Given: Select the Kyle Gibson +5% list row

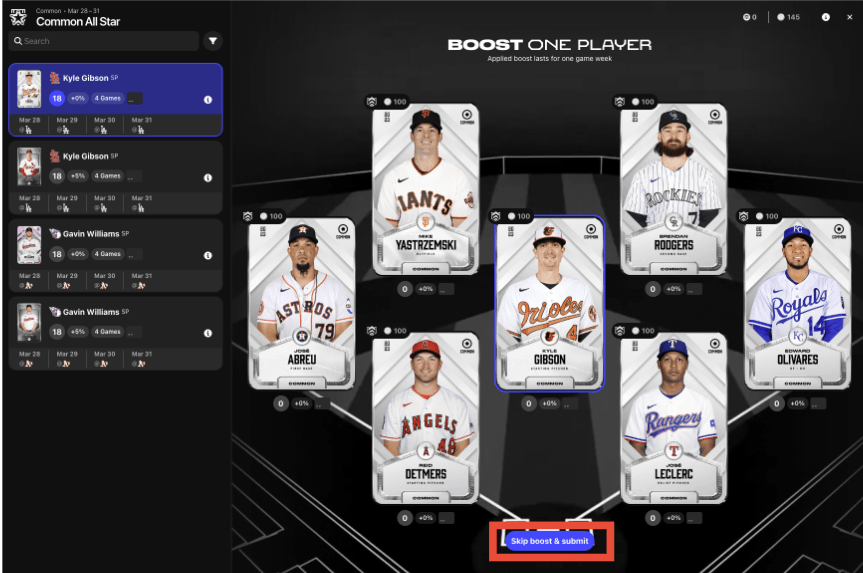Looking at the screenshot, I should (x=115, y=176).
